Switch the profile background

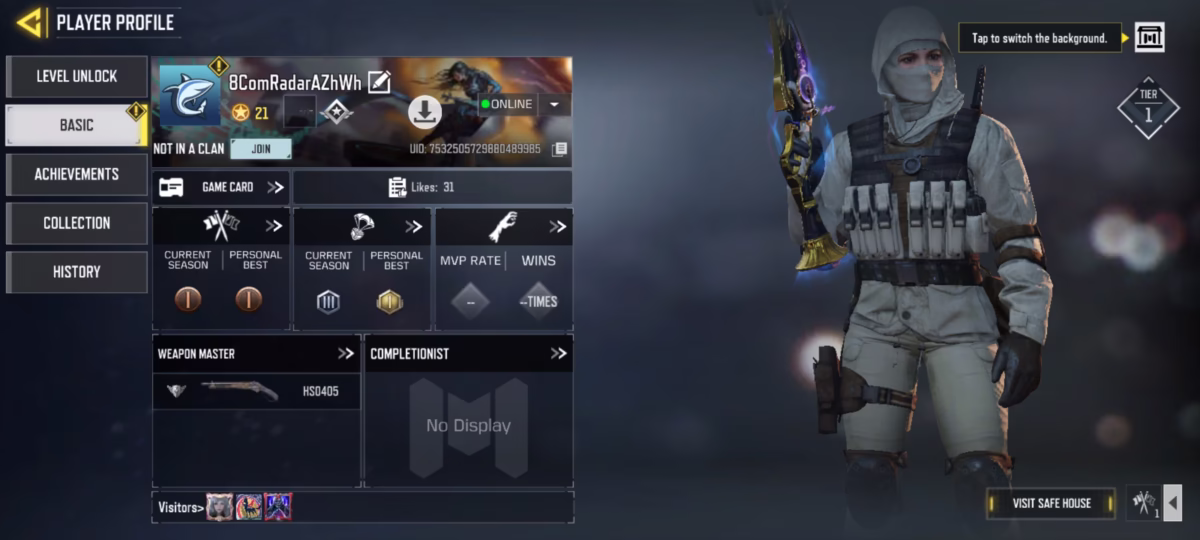pos(1149,38)
